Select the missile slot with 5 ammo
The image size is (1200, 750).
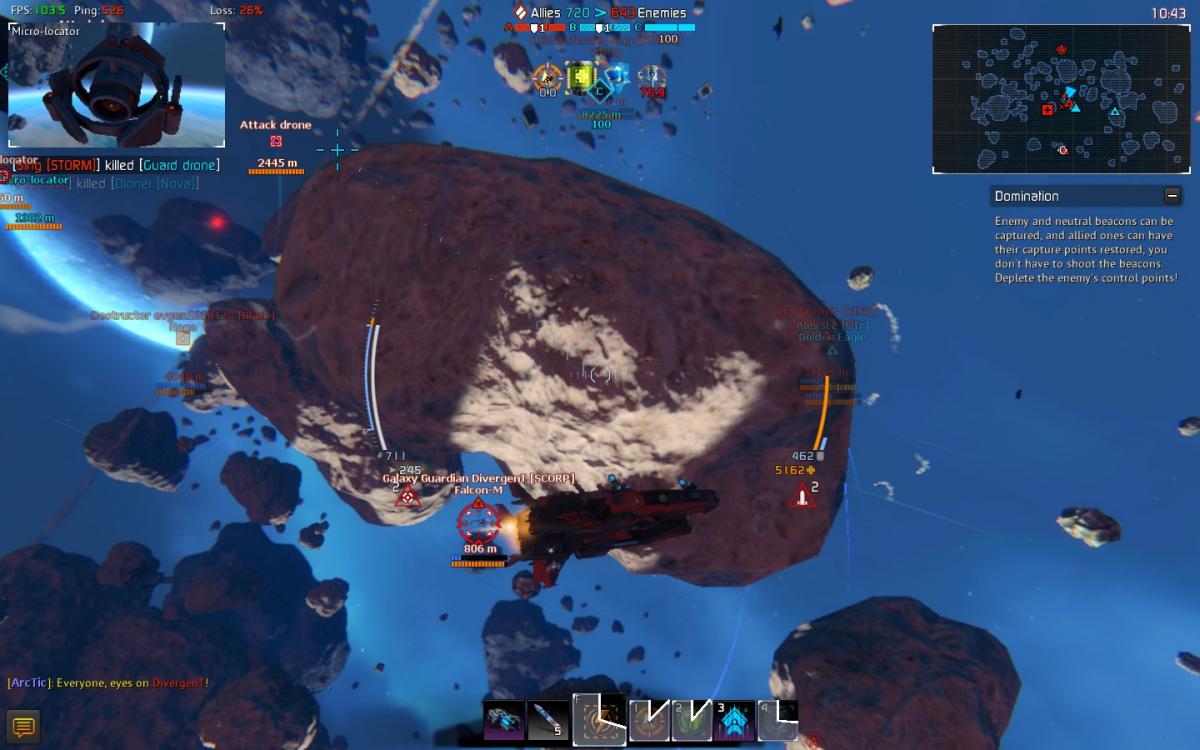[548, 721]
